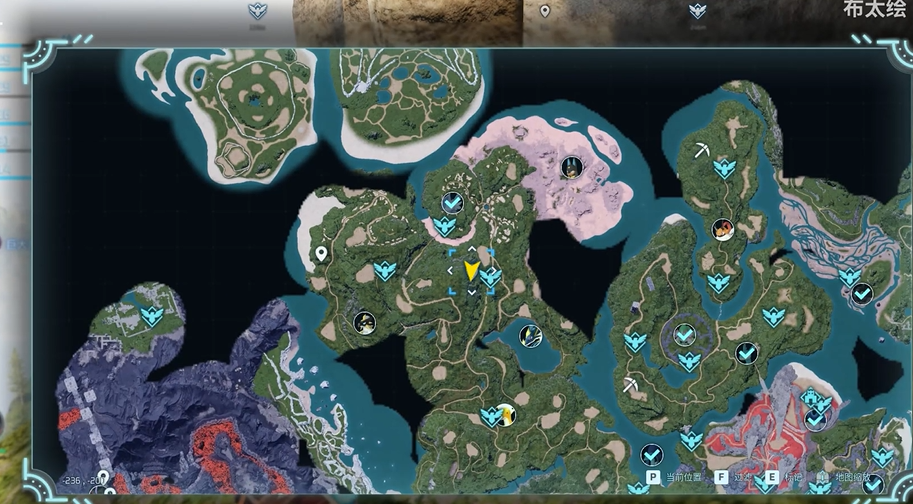The height and width of the screenshot is (504, 913).
Task: Click the location pin icon above the map
Action: [545, 11]
